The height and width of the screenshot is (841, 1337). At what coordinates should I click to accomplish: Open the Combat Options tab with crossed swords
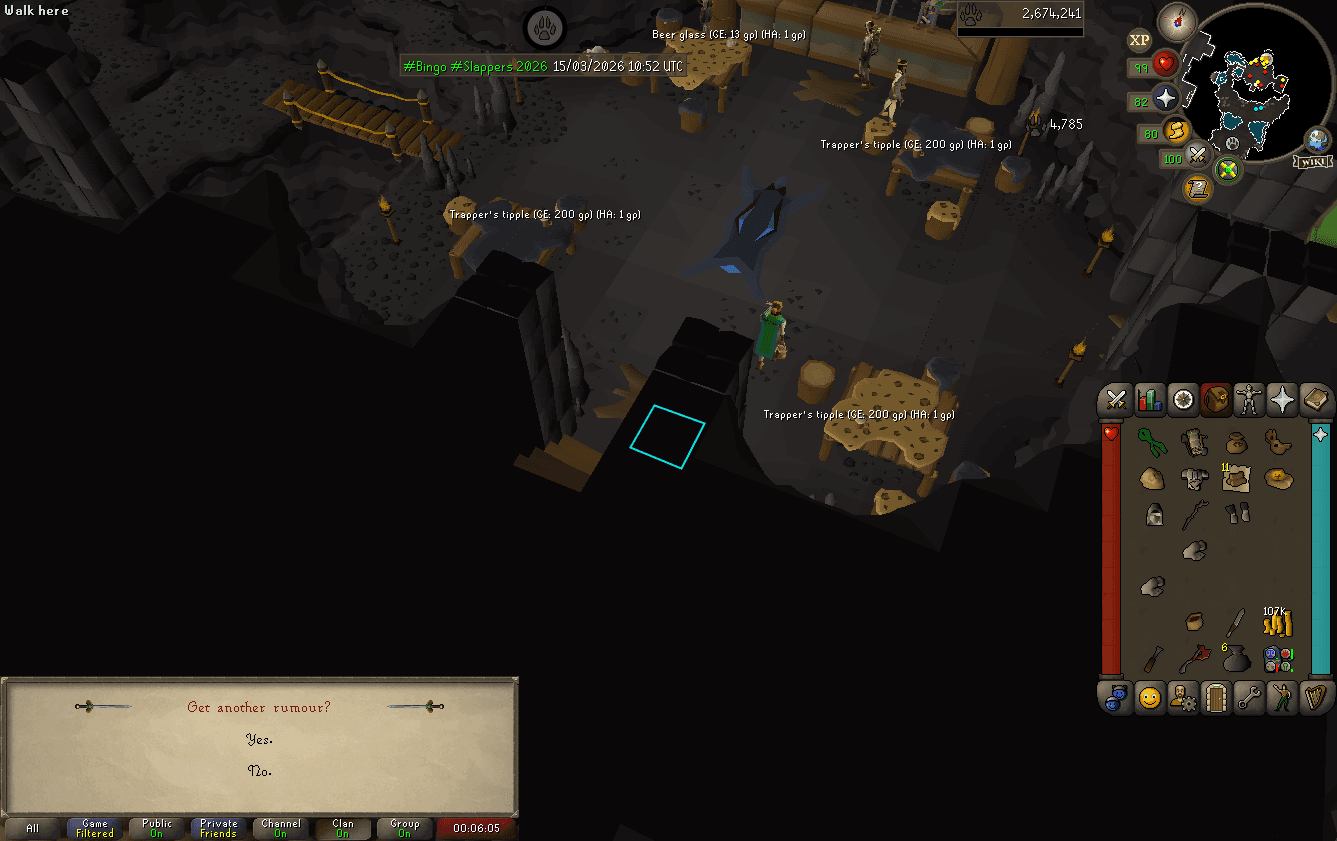coord(1116,399)
